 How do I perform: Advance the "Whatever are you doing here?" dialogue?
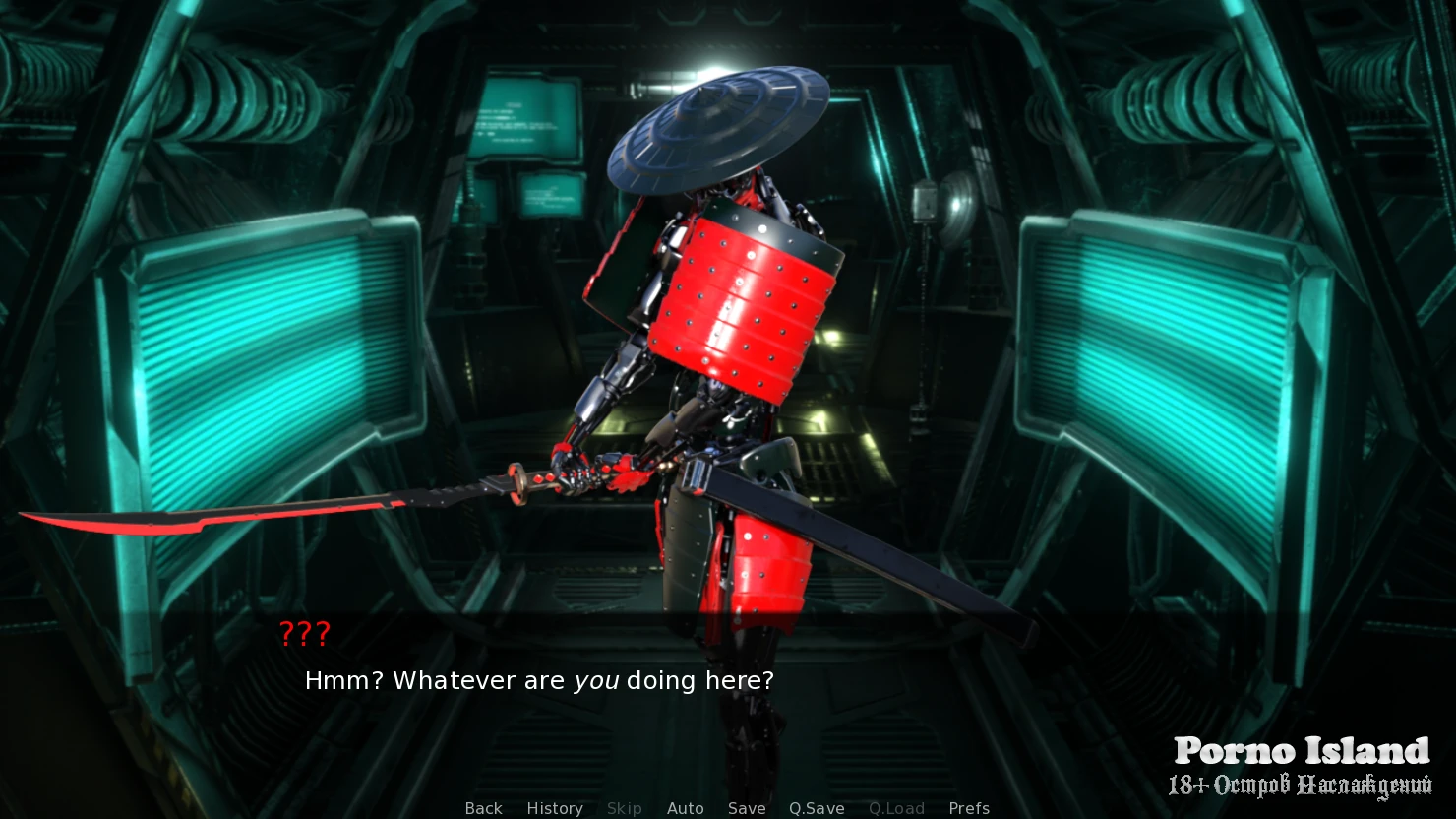[x=539, y=680]
